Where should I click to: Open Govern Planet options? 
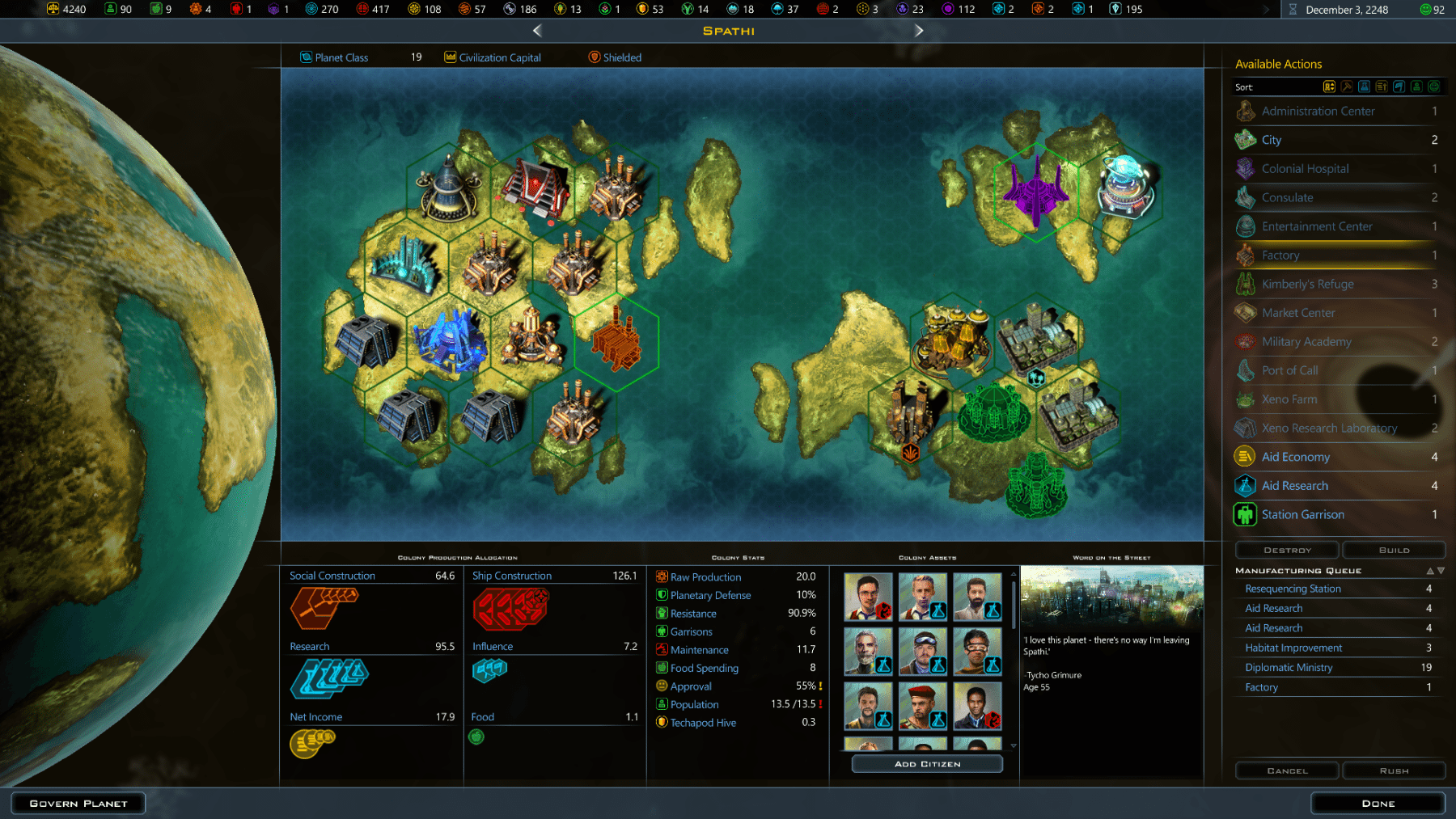pyautogui.click(x=78, y=804)
